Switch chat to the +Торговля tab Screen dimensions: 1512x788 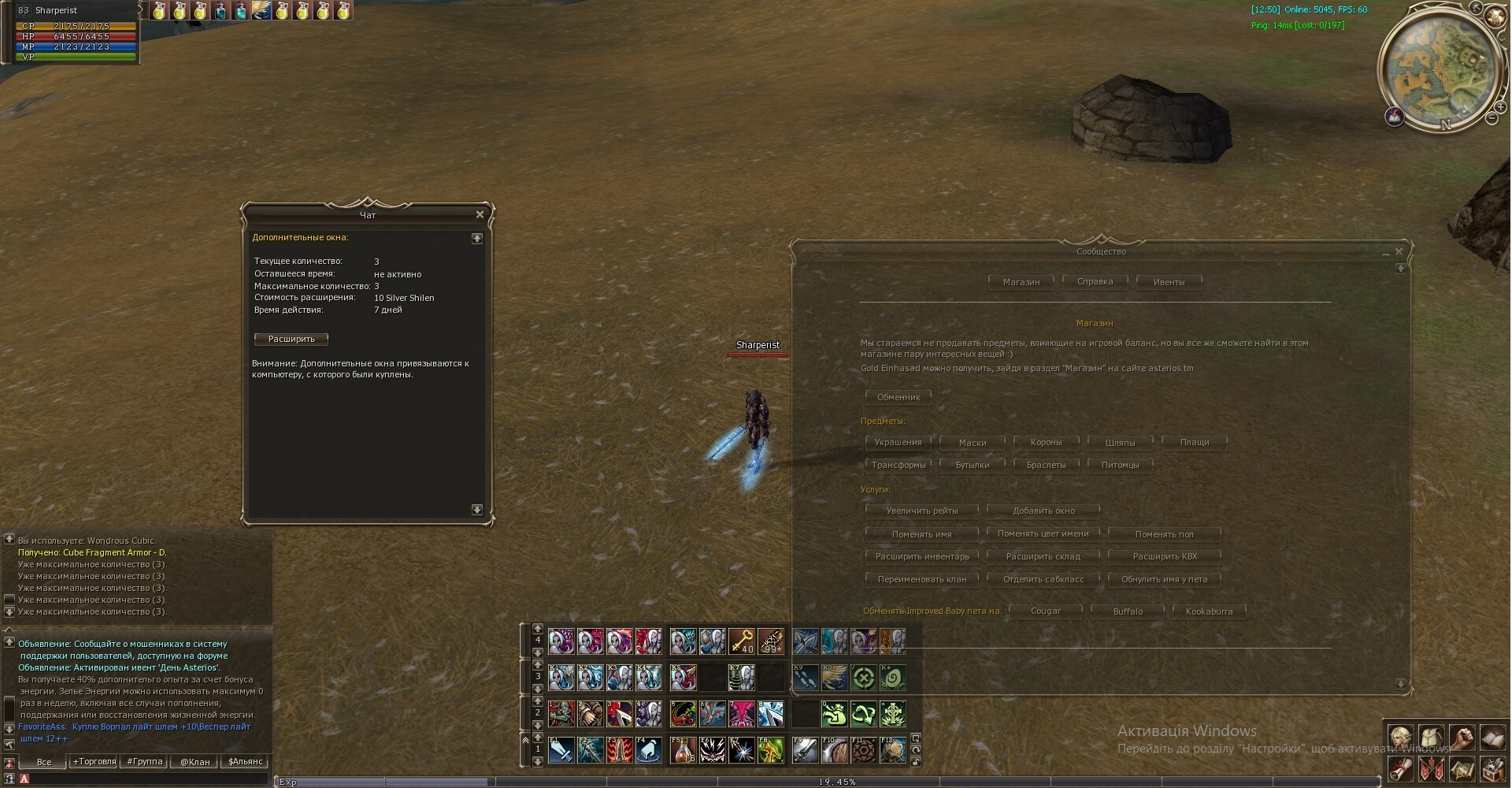pos(94,761)
